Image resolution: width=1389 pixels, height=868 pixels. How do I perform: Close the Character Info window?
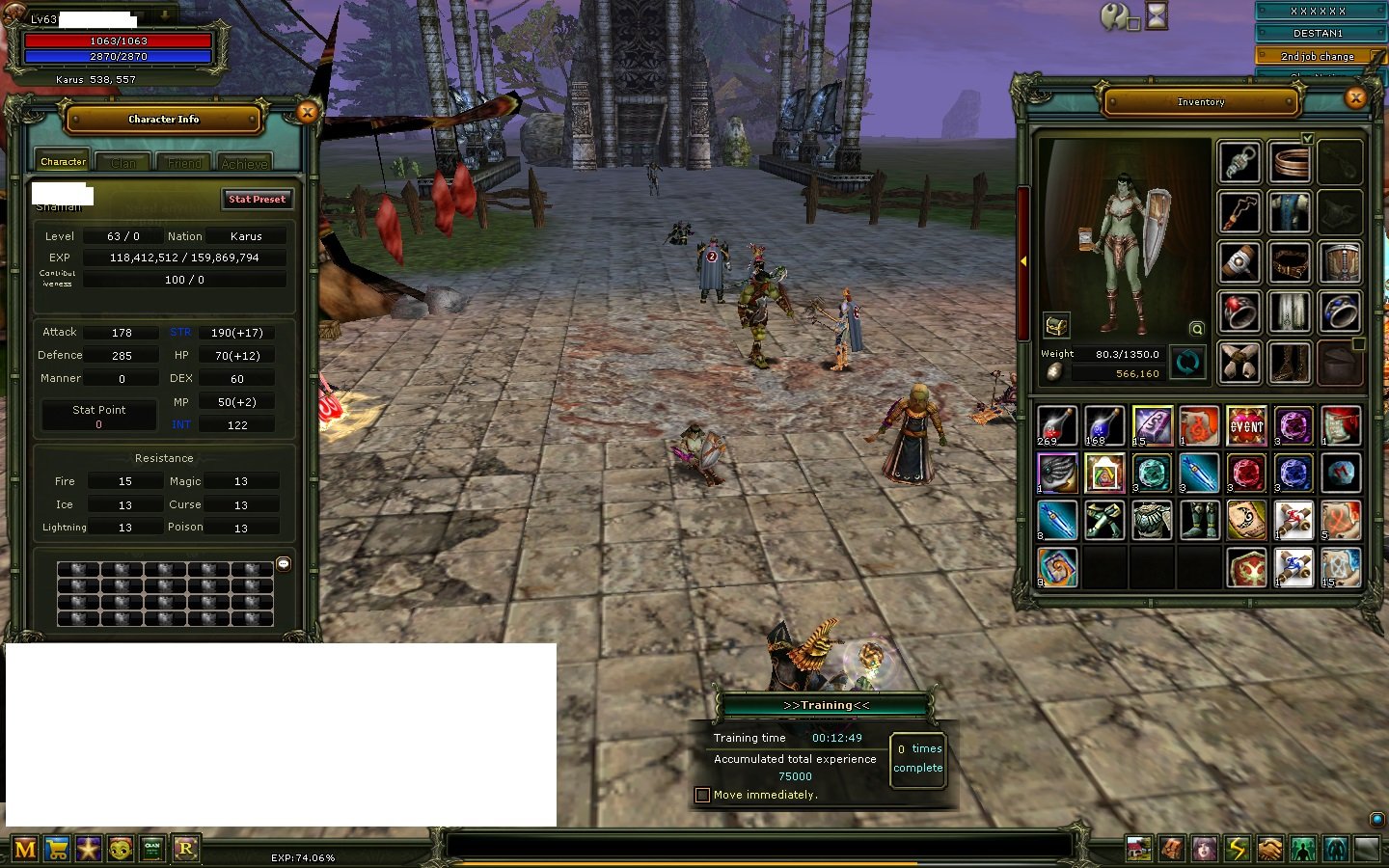[x=307, y=113]
